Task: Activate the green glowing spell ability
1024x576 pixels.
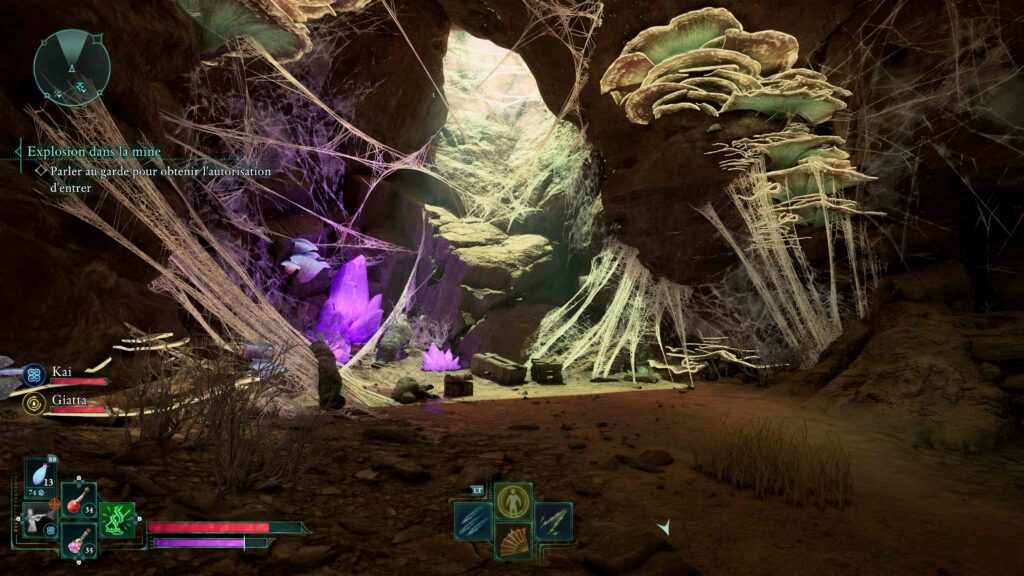Action: (116, 520)
